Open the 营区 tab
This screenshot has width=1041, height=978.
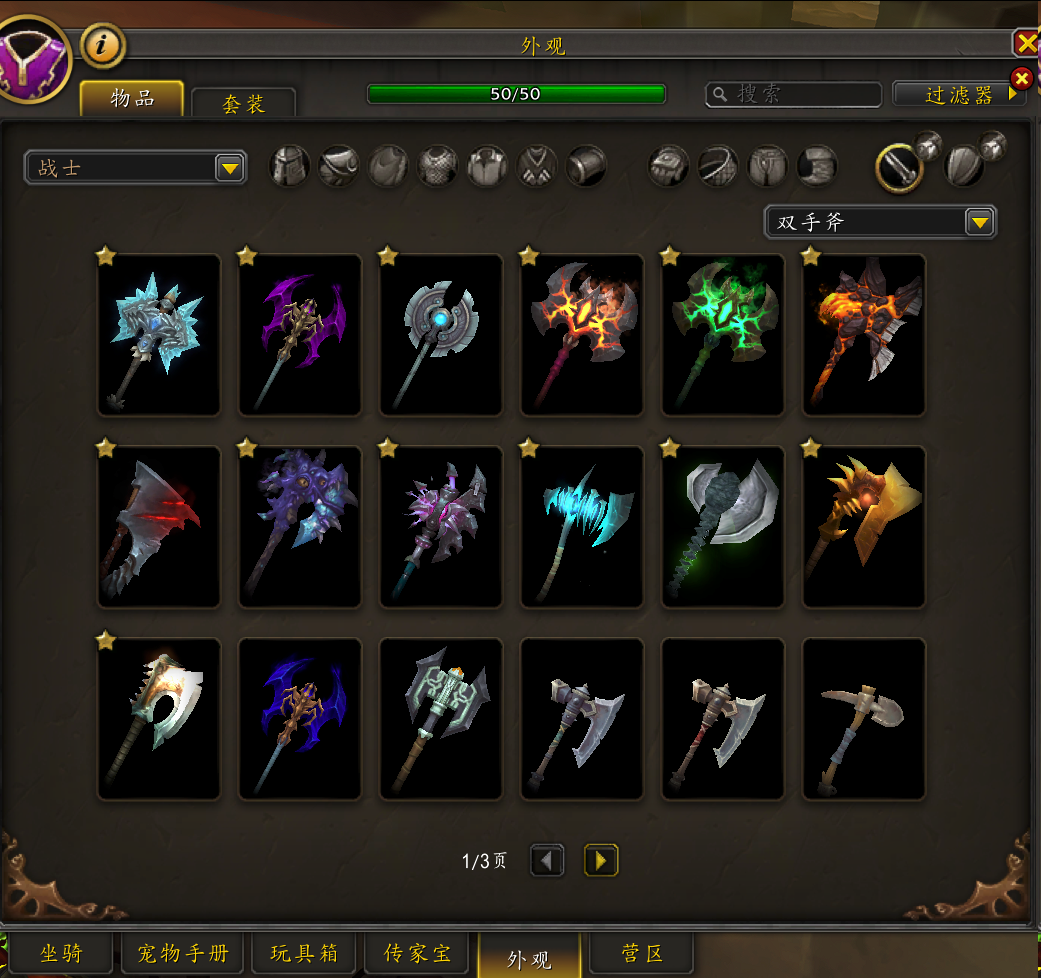click(x=642, y=954)
